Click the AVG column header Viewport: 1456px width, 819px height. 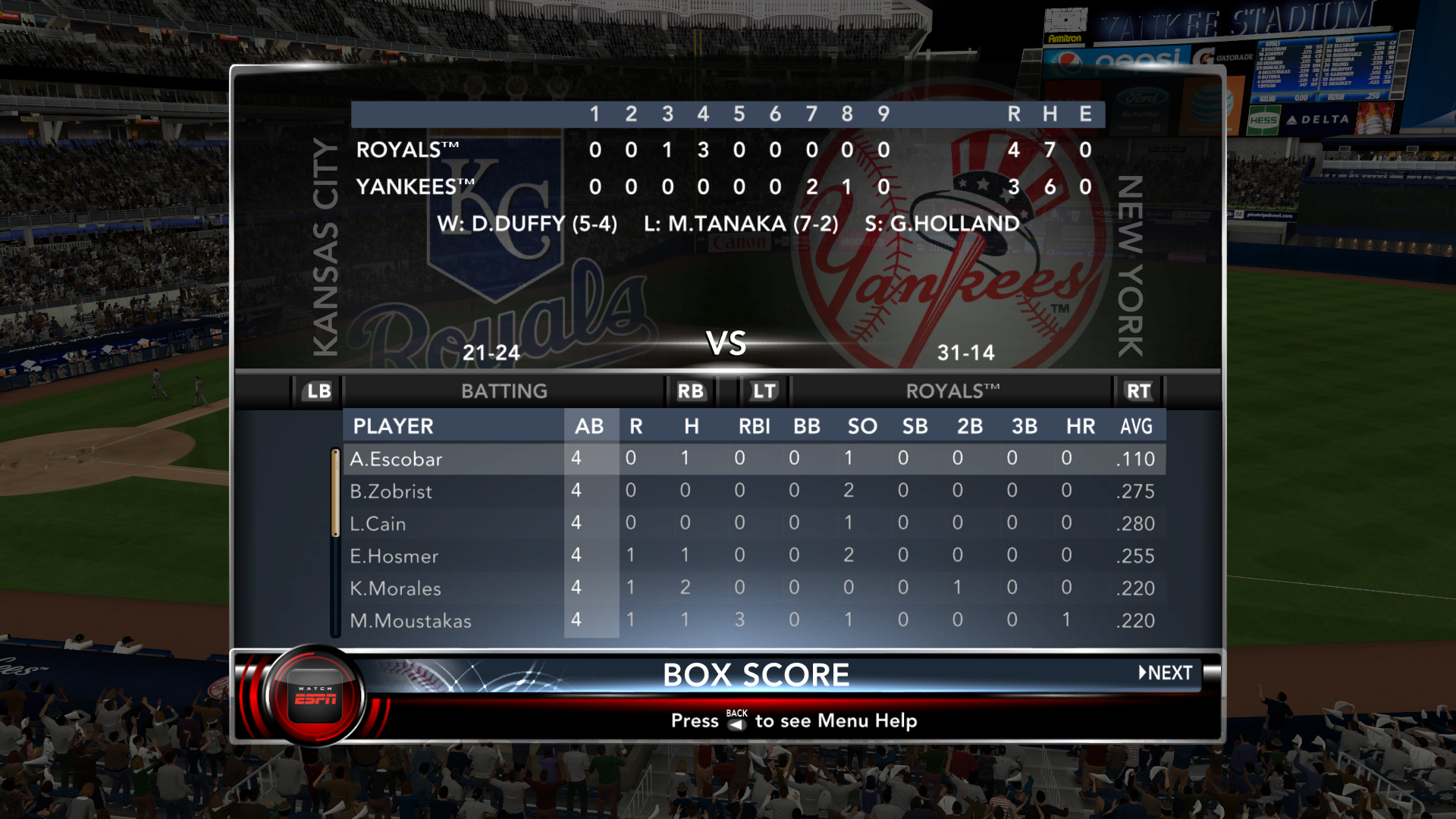click(x=1136, y=426)
